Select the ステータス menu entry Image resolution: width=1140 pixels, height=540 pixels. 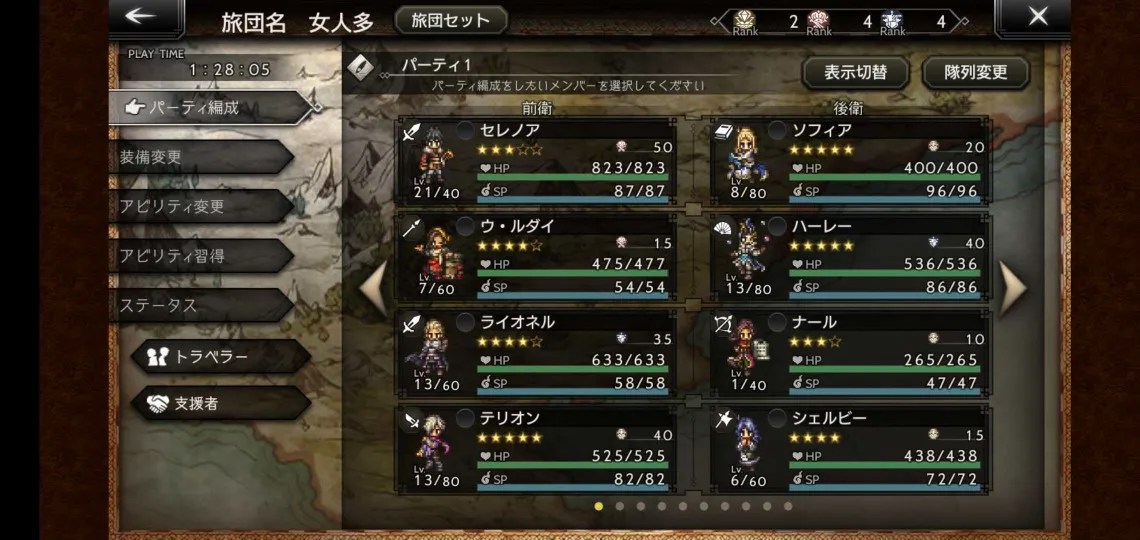200,304
